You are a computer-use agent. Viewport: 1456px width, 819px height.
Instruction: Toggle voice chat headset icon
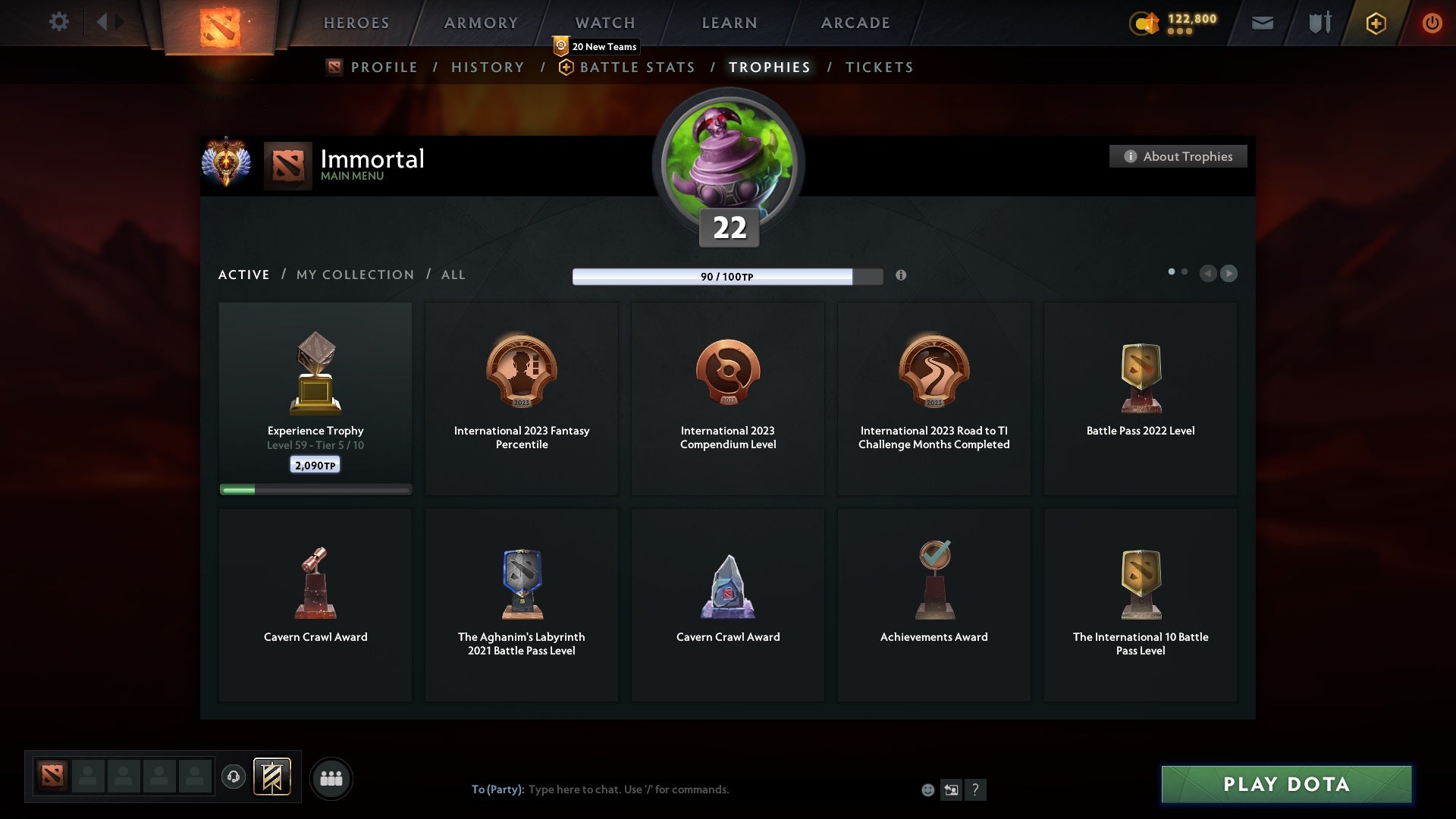point(234,777)
